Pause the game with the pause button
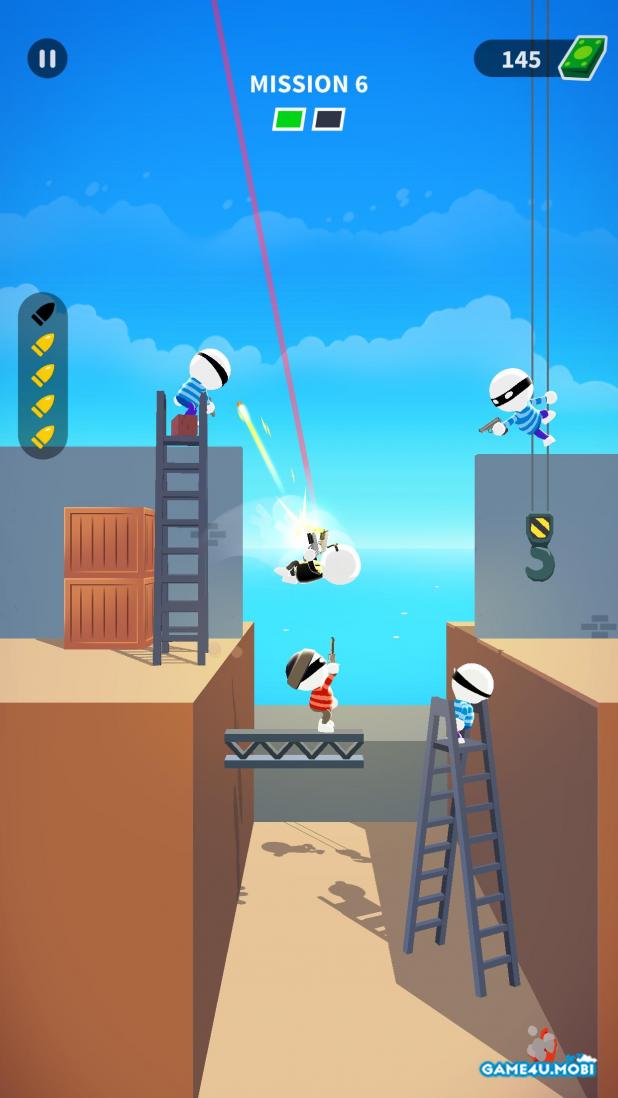The width and height of the screenshot is (618, 1098). (47, 58)
